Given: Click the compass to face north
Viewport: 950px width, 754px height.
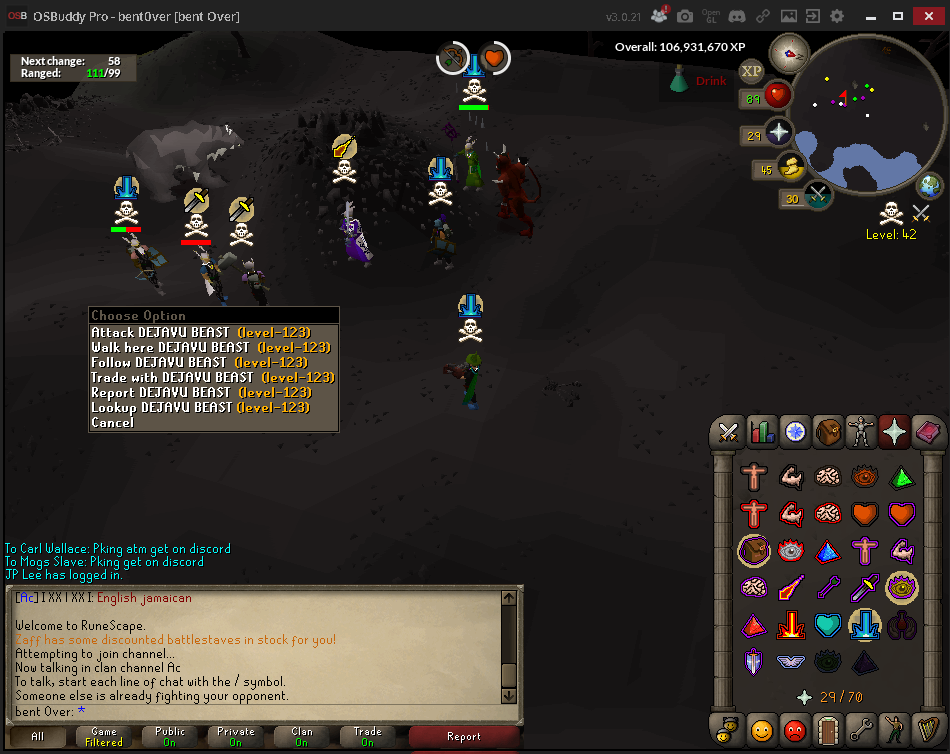Looking at the screenshot, I should pos(789,54).
